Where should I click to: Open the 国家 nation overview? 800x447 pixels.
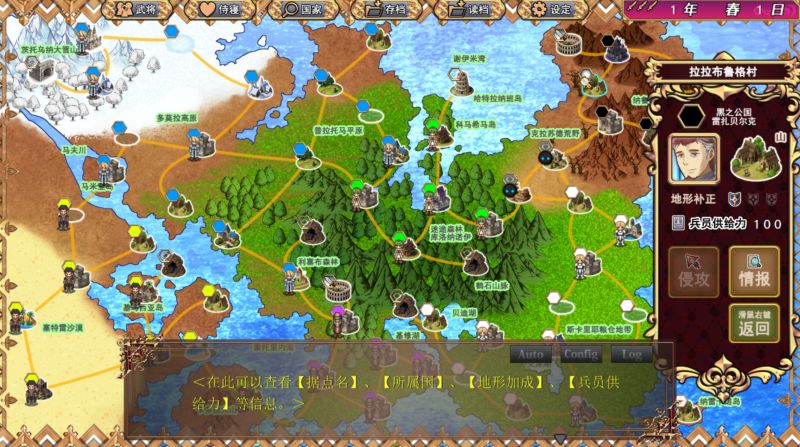[304, 10]
